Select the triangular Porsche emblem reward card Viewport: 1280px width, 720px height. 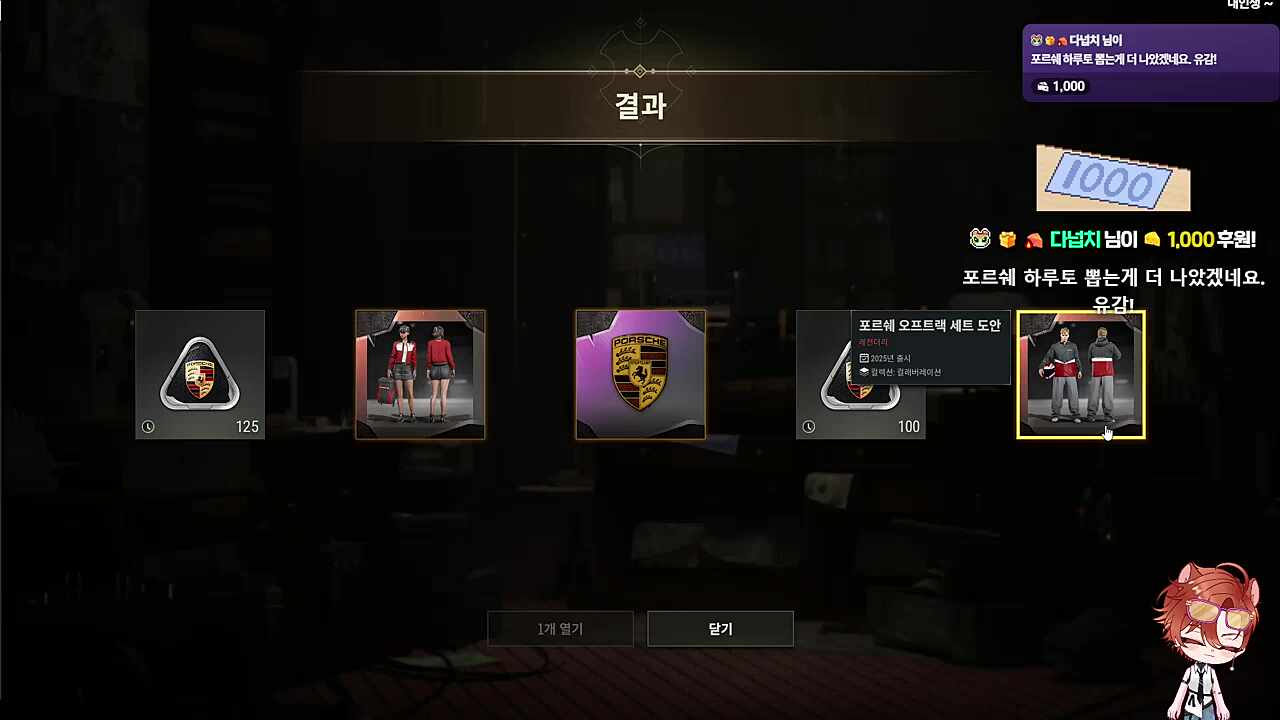[x=199, y=375]
